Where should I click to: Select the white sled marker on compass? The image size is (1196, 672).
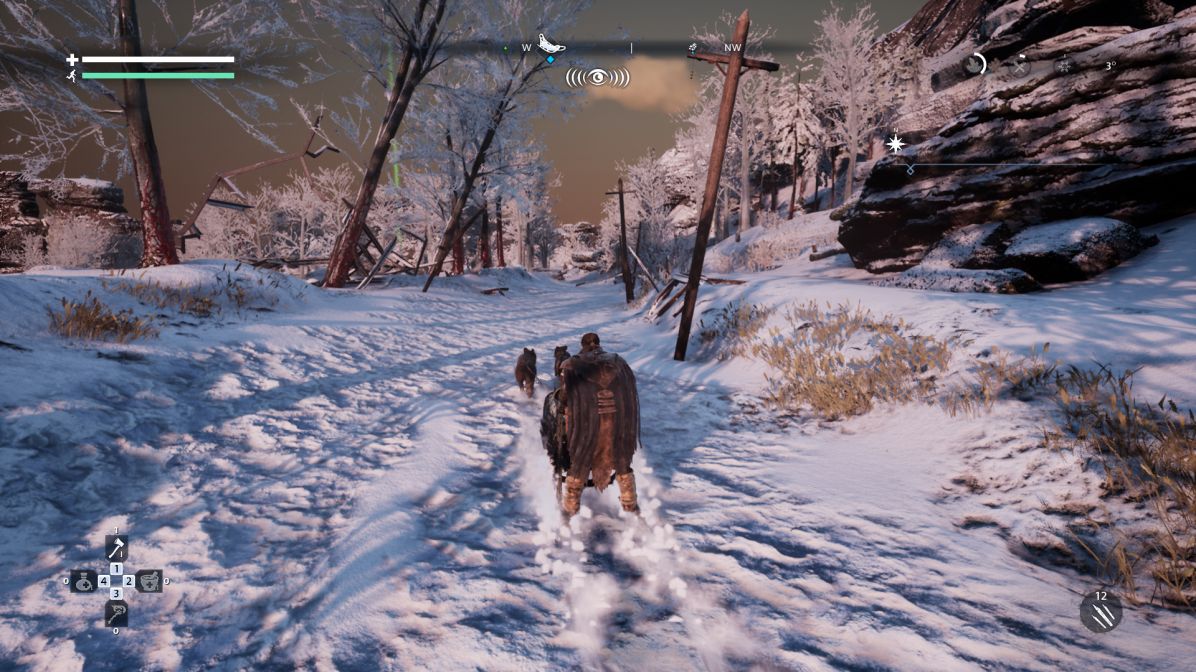tap(550, 43)
